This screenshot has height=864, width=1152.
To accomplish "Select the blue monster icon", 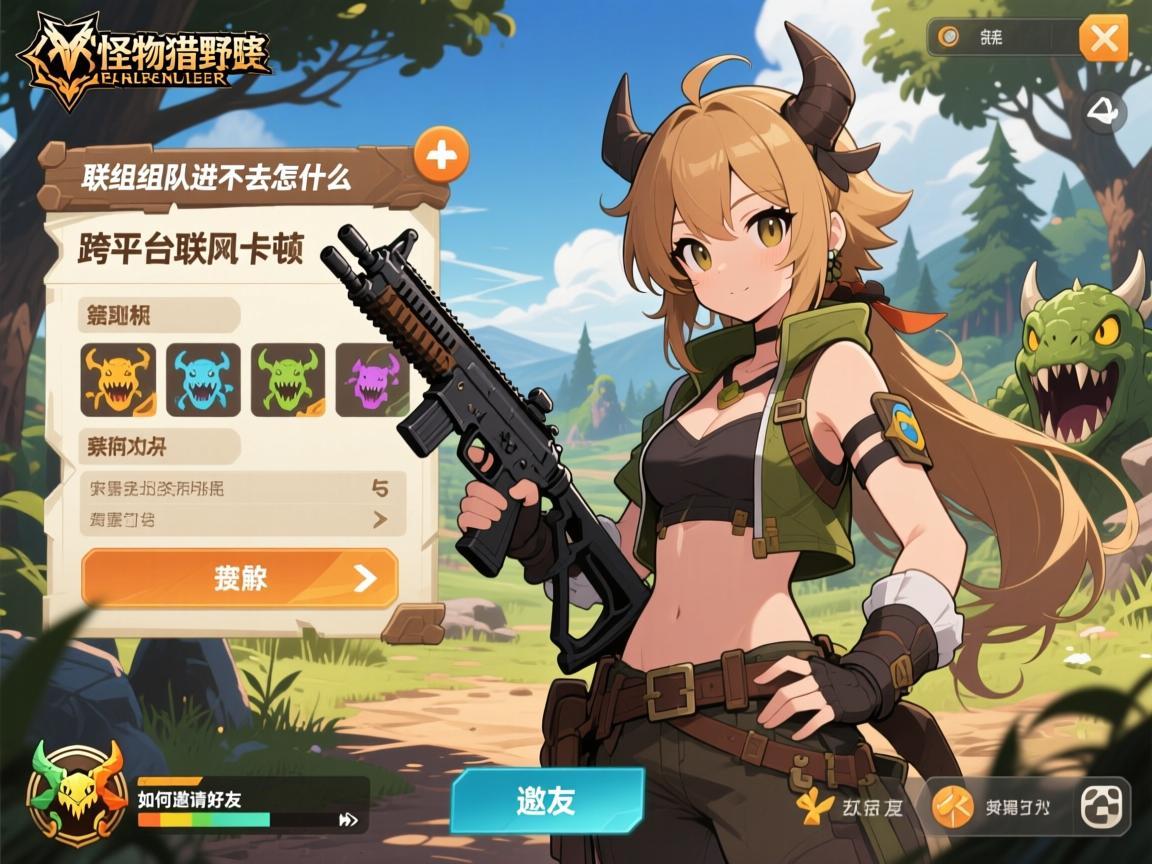I will 203,380.
